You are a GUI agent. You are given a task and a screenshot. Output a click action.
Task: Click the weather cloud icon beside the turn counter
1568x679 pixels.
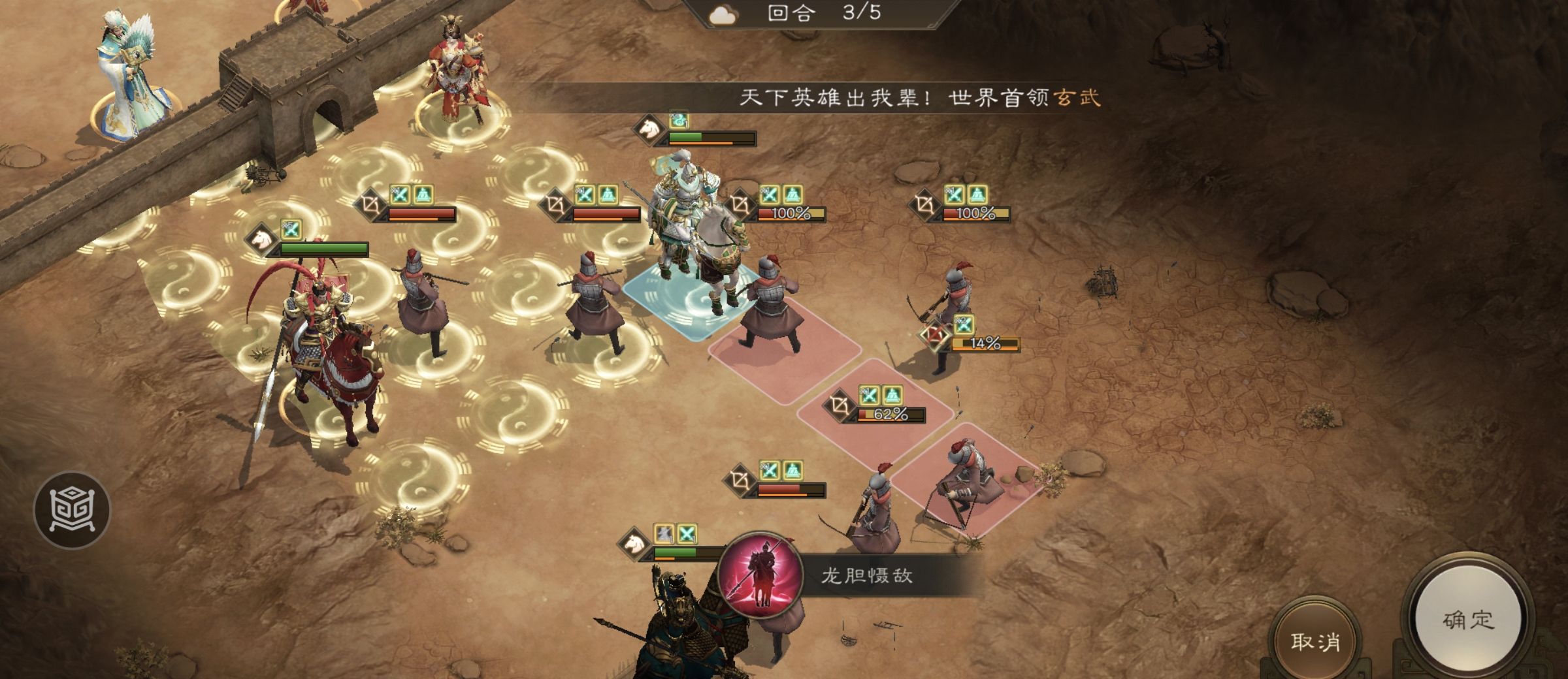[722, 14]
